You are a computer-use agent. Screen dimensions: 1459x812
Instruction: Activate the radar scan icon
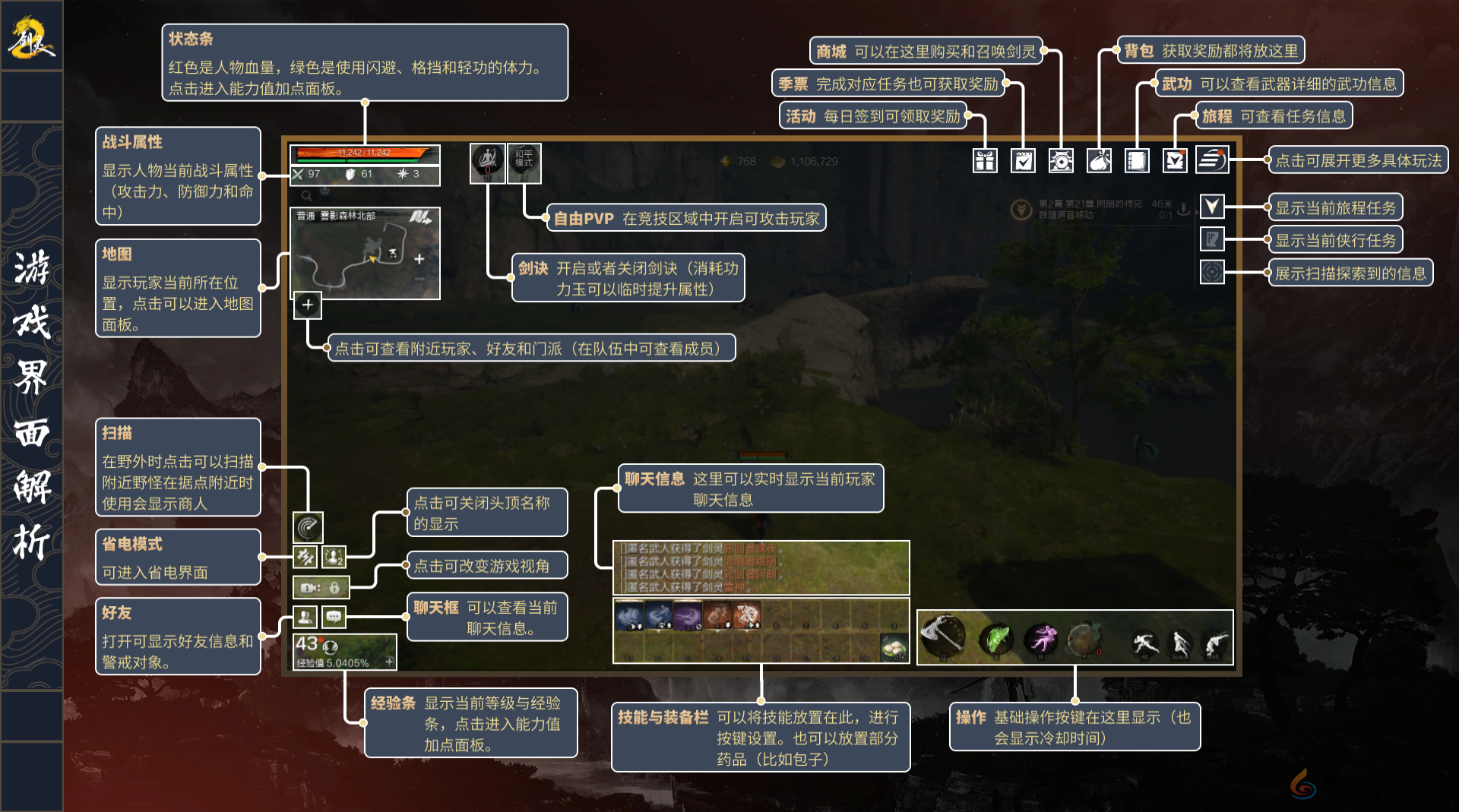[309, 526]
